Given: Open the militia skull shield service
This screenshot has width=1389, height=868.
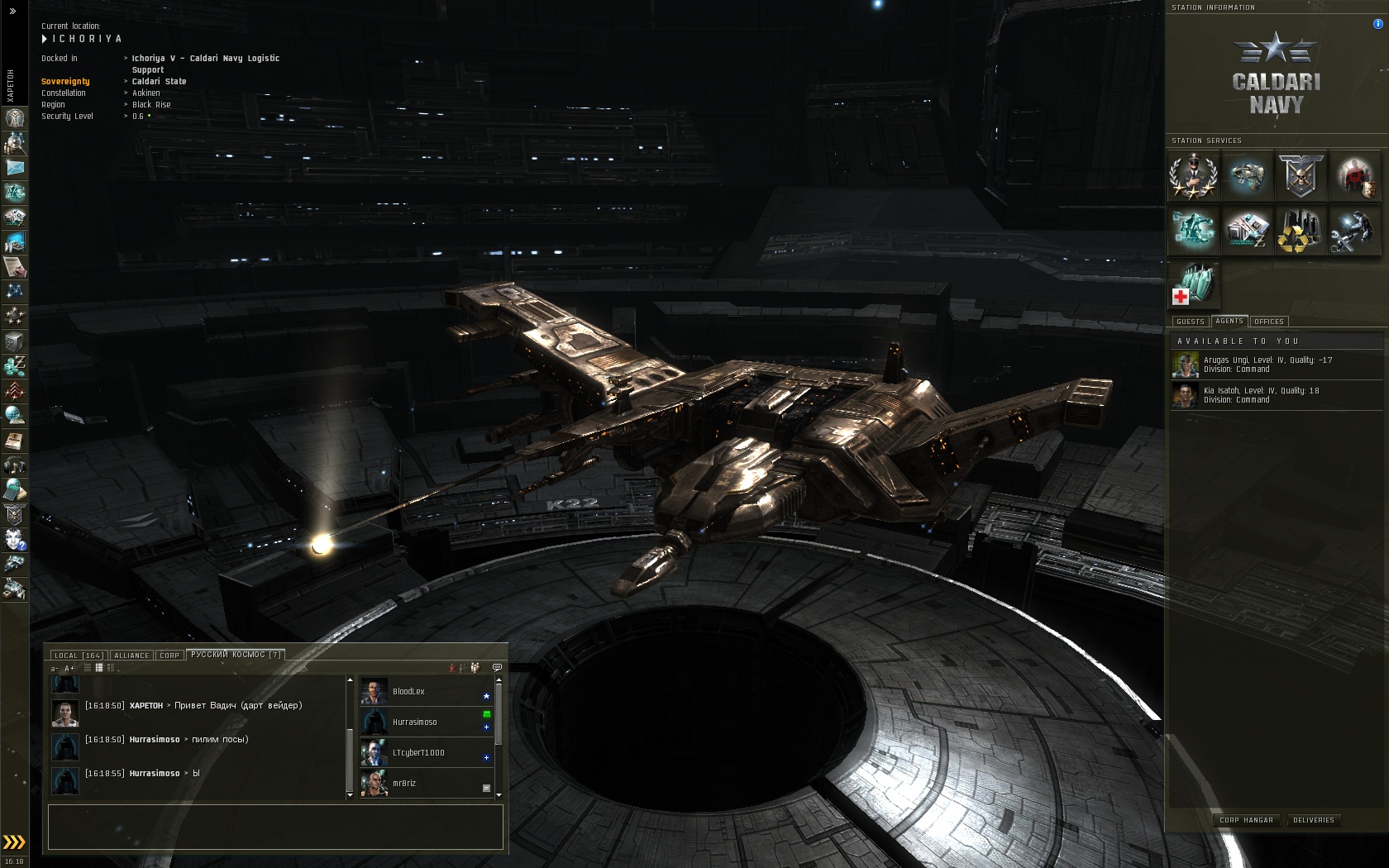Looking at the screenshot, I should click(1300, 177).
